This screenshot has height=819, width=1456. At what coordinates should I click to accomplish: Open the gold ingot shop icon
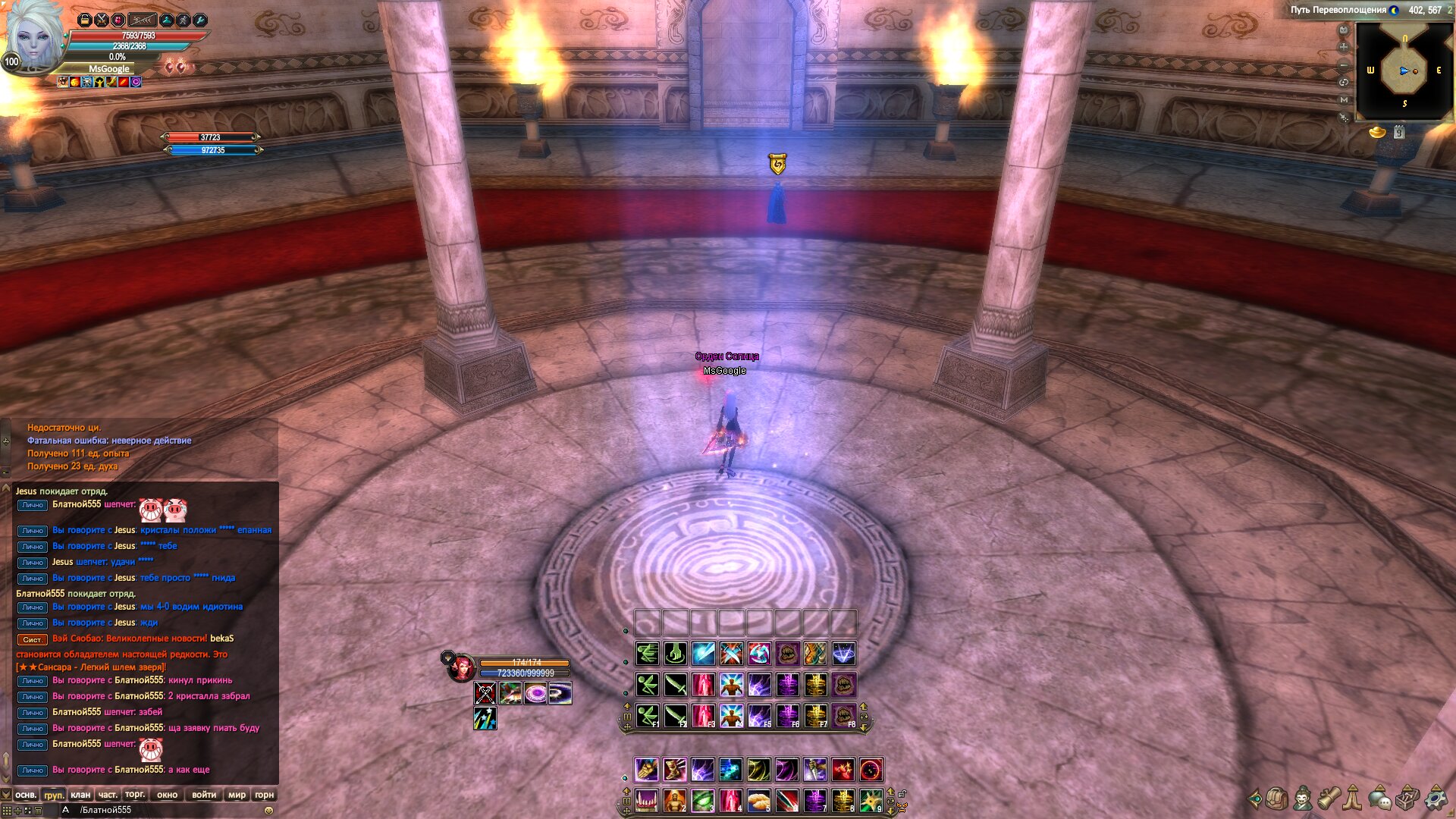coord(1377,133)
